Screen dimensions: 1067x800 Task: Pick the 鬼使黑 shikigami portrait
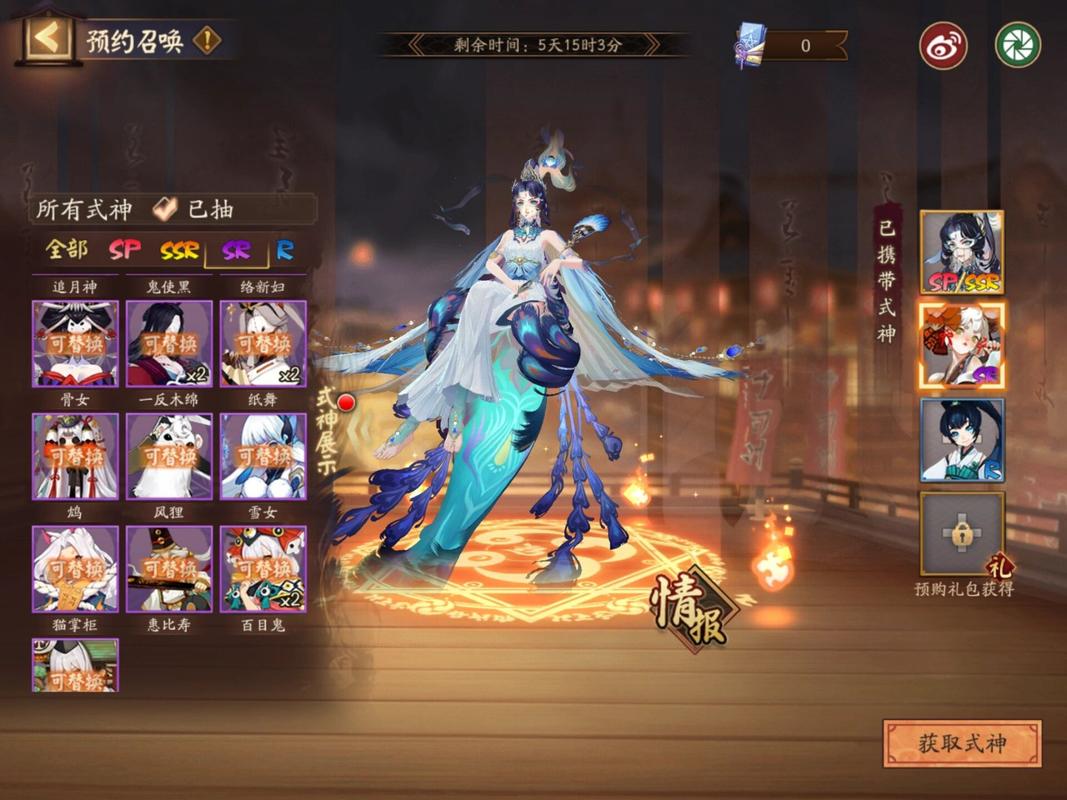point(169,343)
